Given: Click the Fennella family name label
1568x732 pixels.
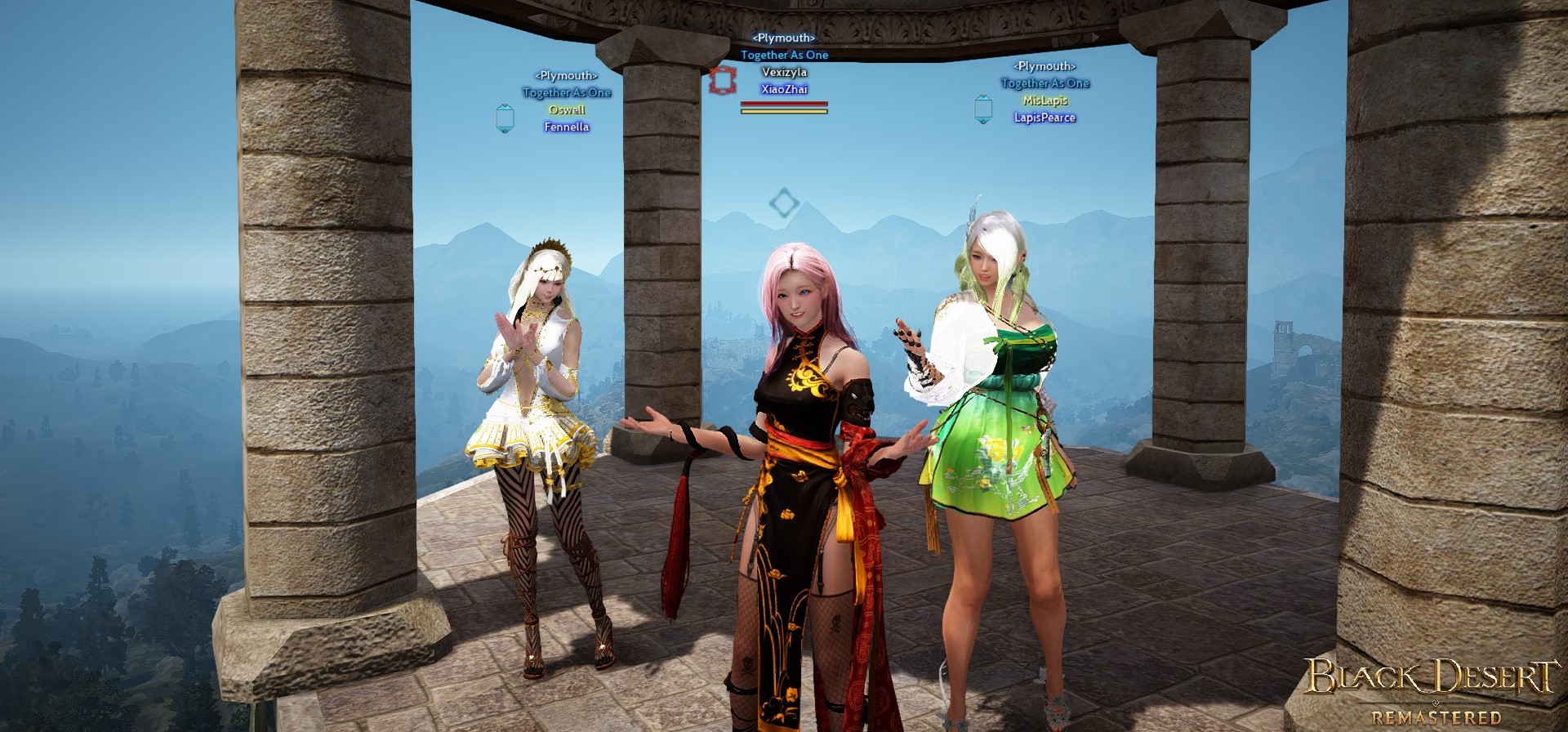Looking at the screenshot, I should coord(567,127).
